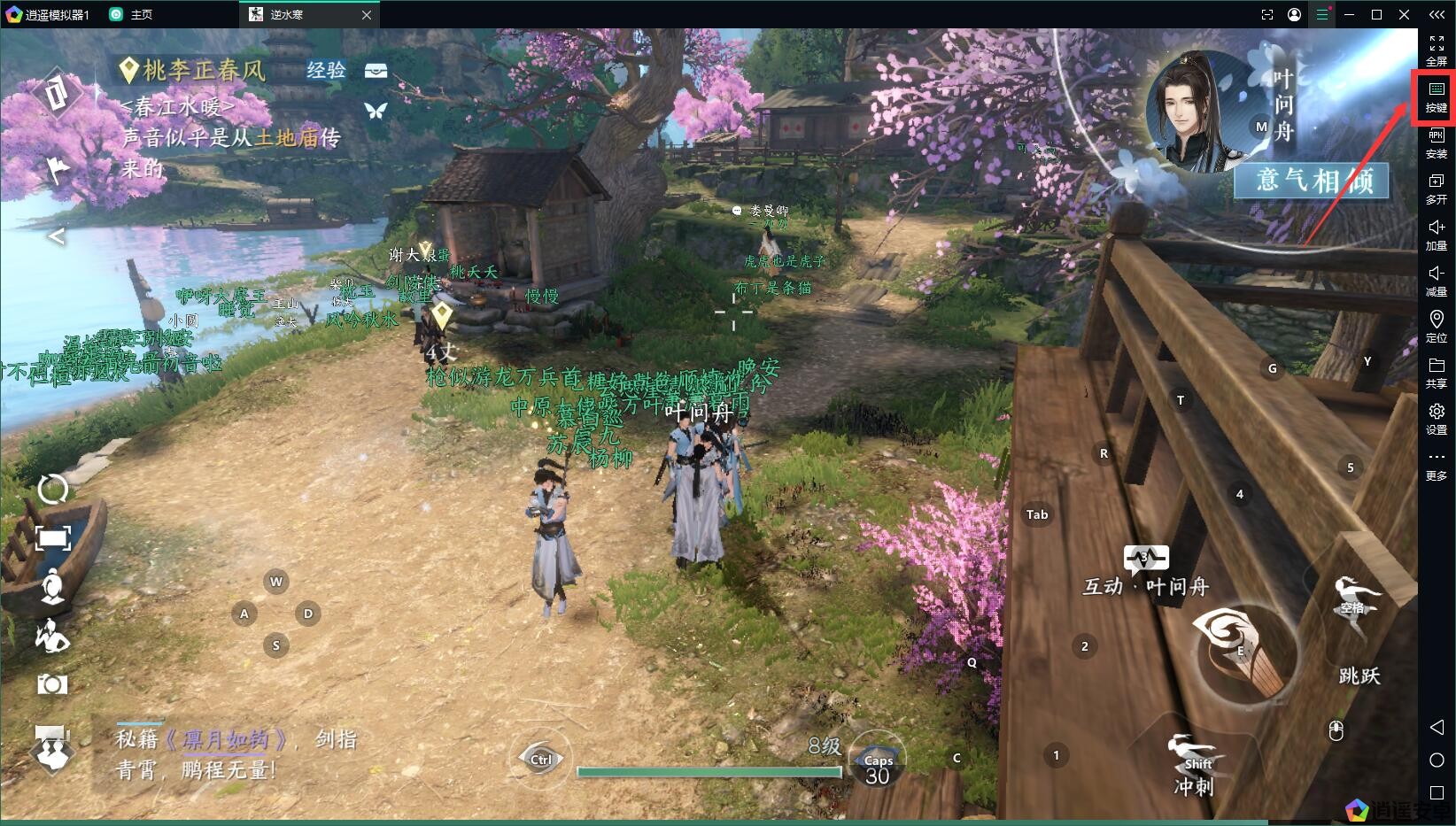1456x826 pixels.
Task: Click the 经验 reward tag
Action: click(326, 70)
